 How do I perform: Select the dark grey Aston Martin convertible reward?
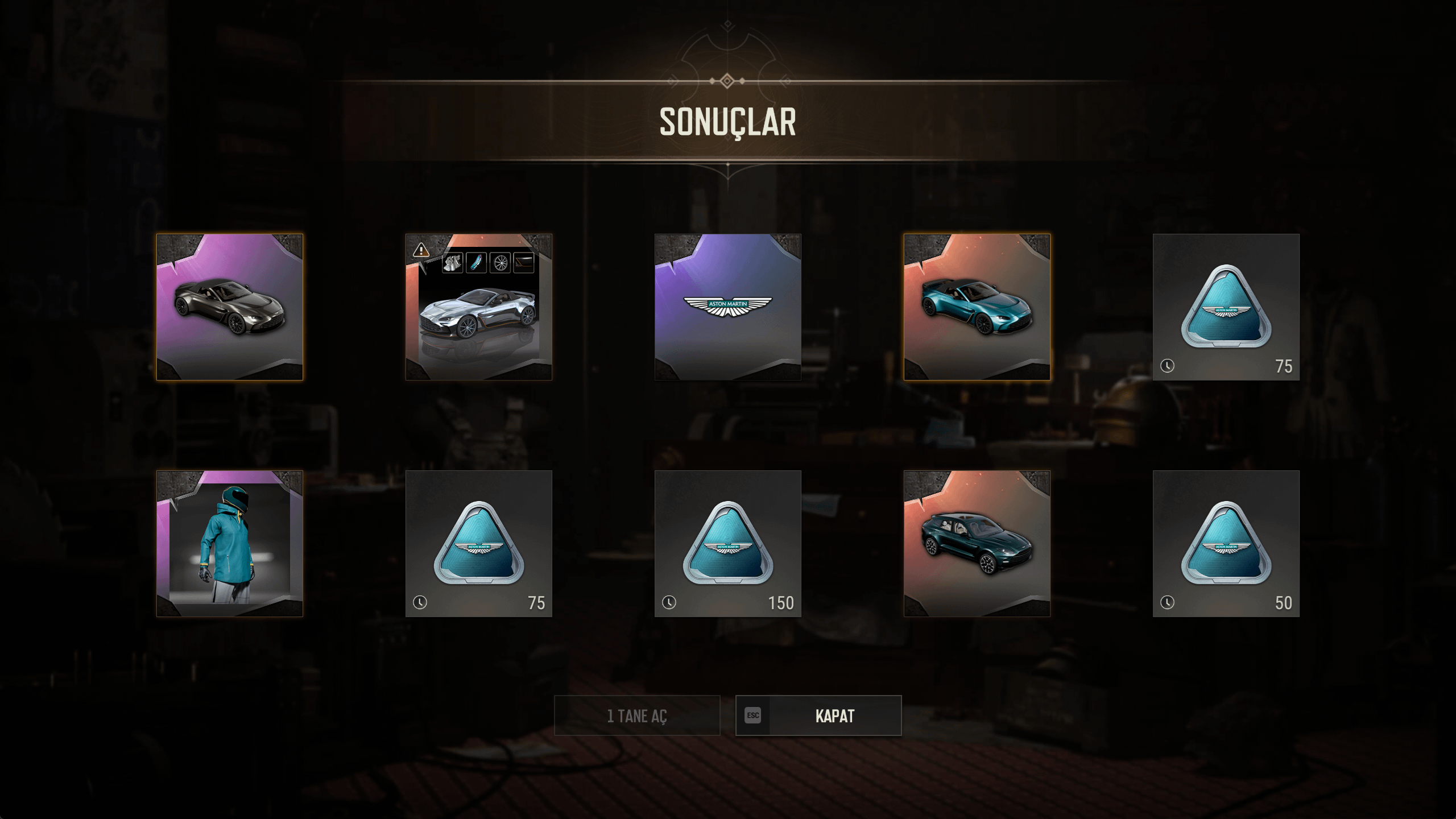[230, 307]
